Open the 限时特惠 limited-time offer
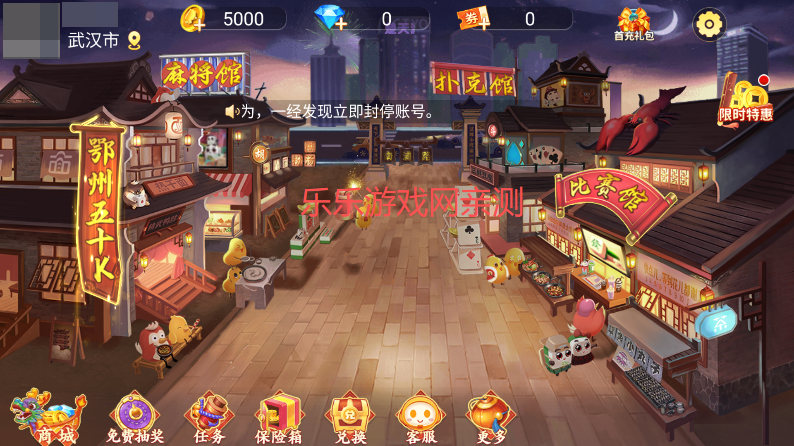The height and width of the screenshot is (446, 794). pyautogui.click(x=746, y=100)
